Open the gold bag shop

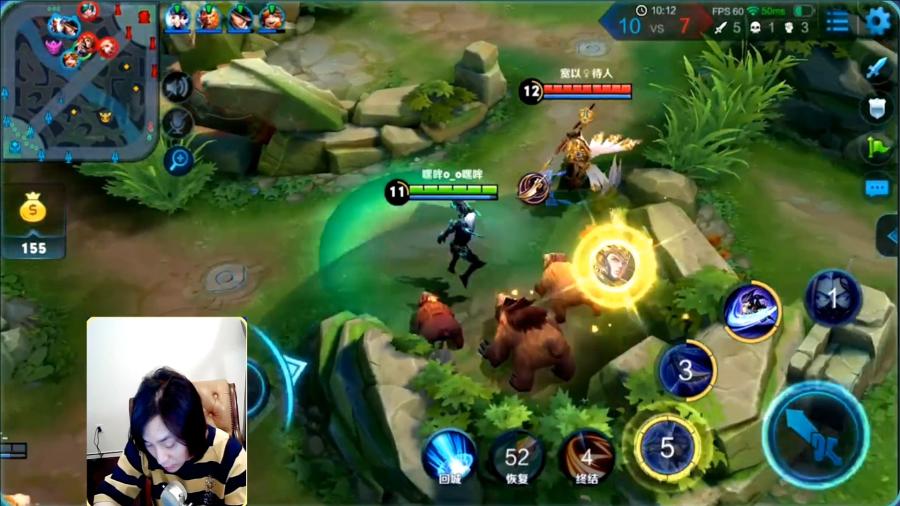(x=33, y=215)
